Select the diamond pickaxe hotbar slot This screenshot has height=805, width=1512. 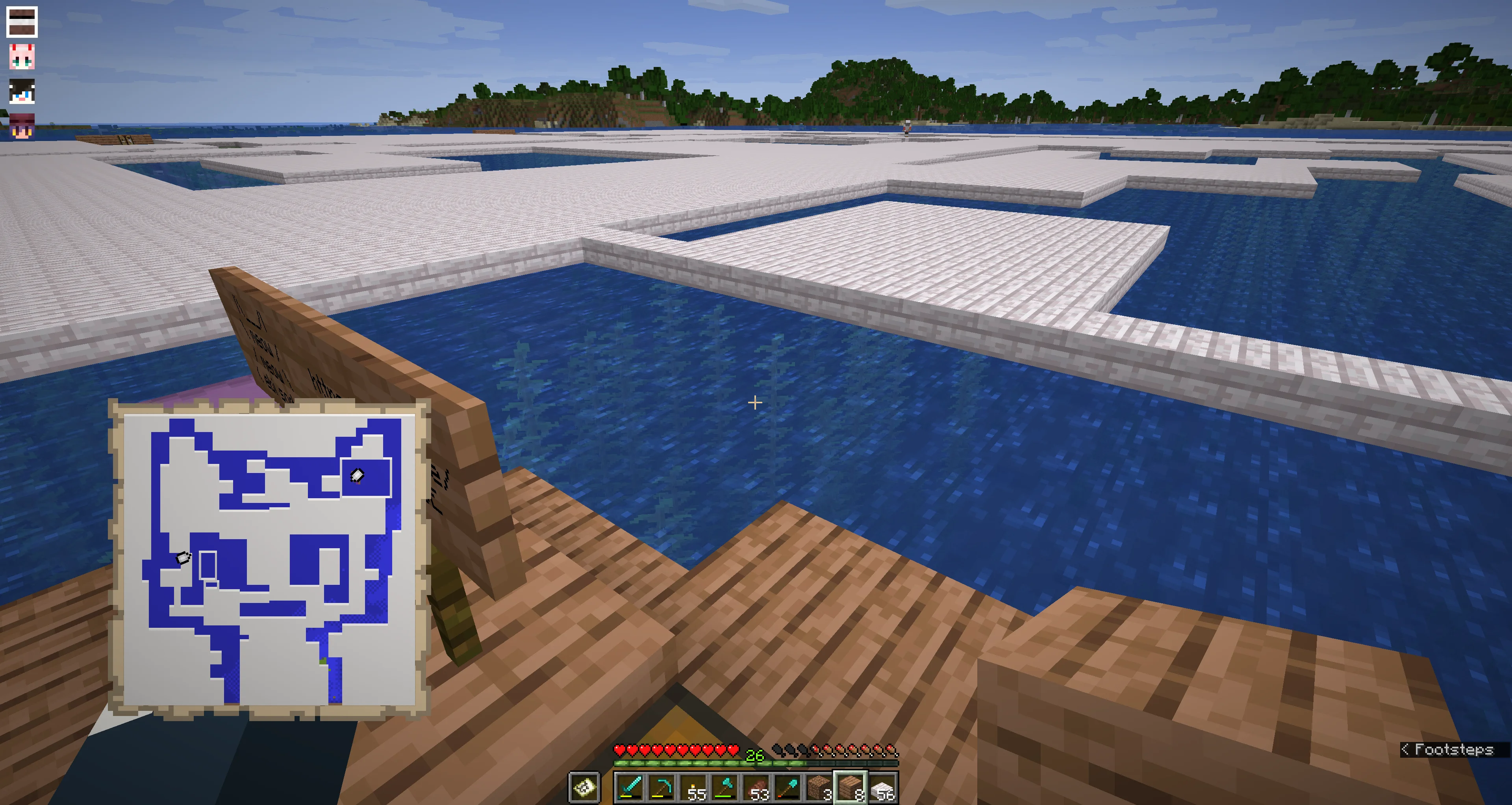point(661,787)
